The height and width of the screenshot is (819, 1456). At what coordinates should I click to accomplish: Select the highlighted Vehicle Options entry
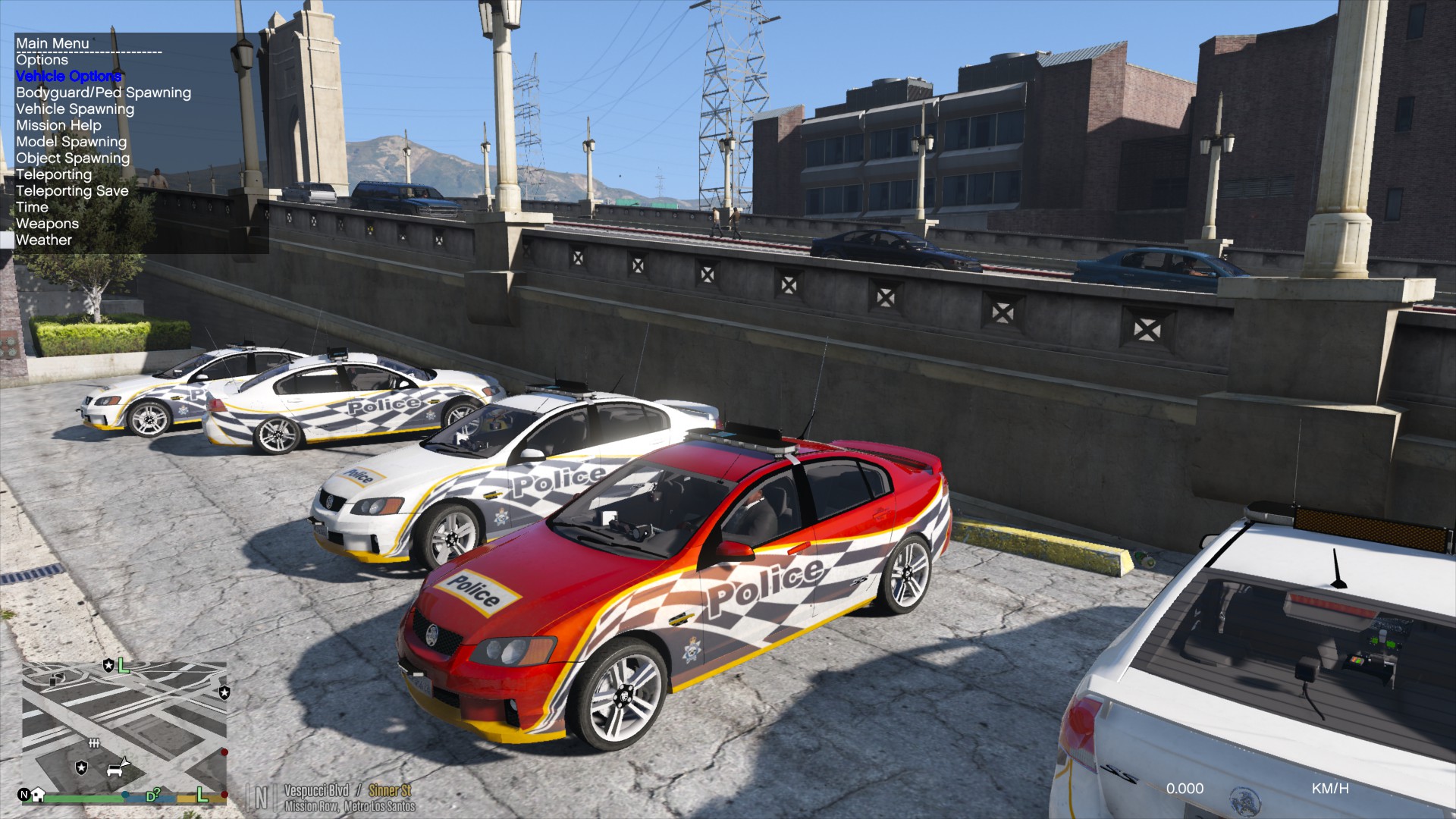(68, 76)
